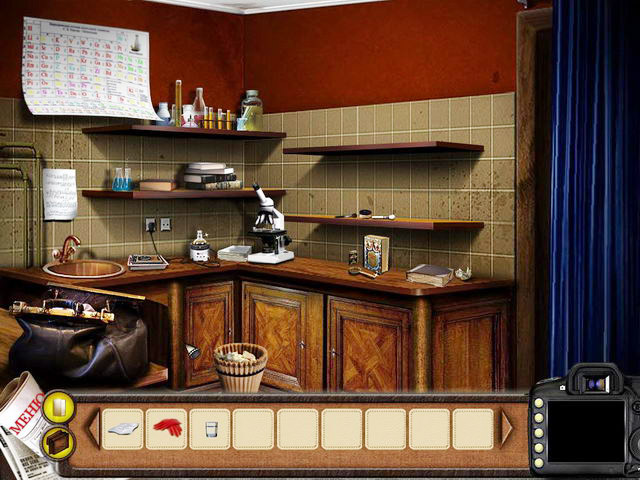Choose the glass beaker inventory slot
This screenshot has height=480, width=640.
(210, 429)
